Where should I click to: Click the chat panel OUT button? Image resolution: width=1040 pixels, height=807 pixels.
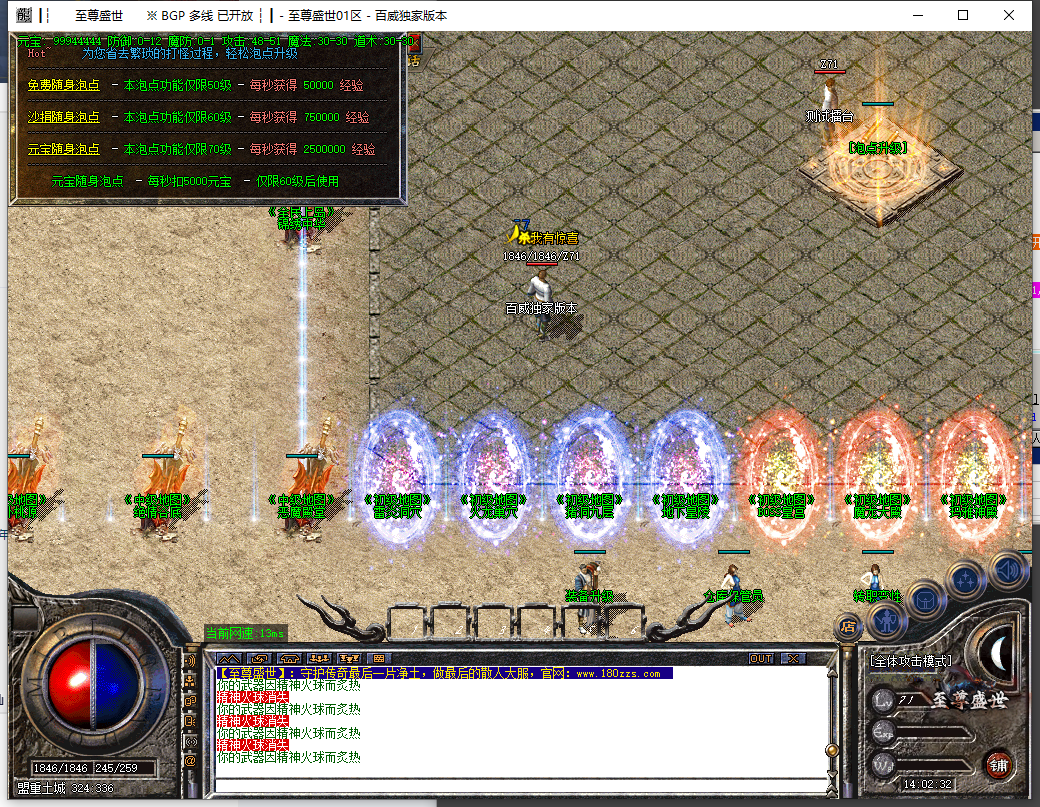(x=761, y=658)
